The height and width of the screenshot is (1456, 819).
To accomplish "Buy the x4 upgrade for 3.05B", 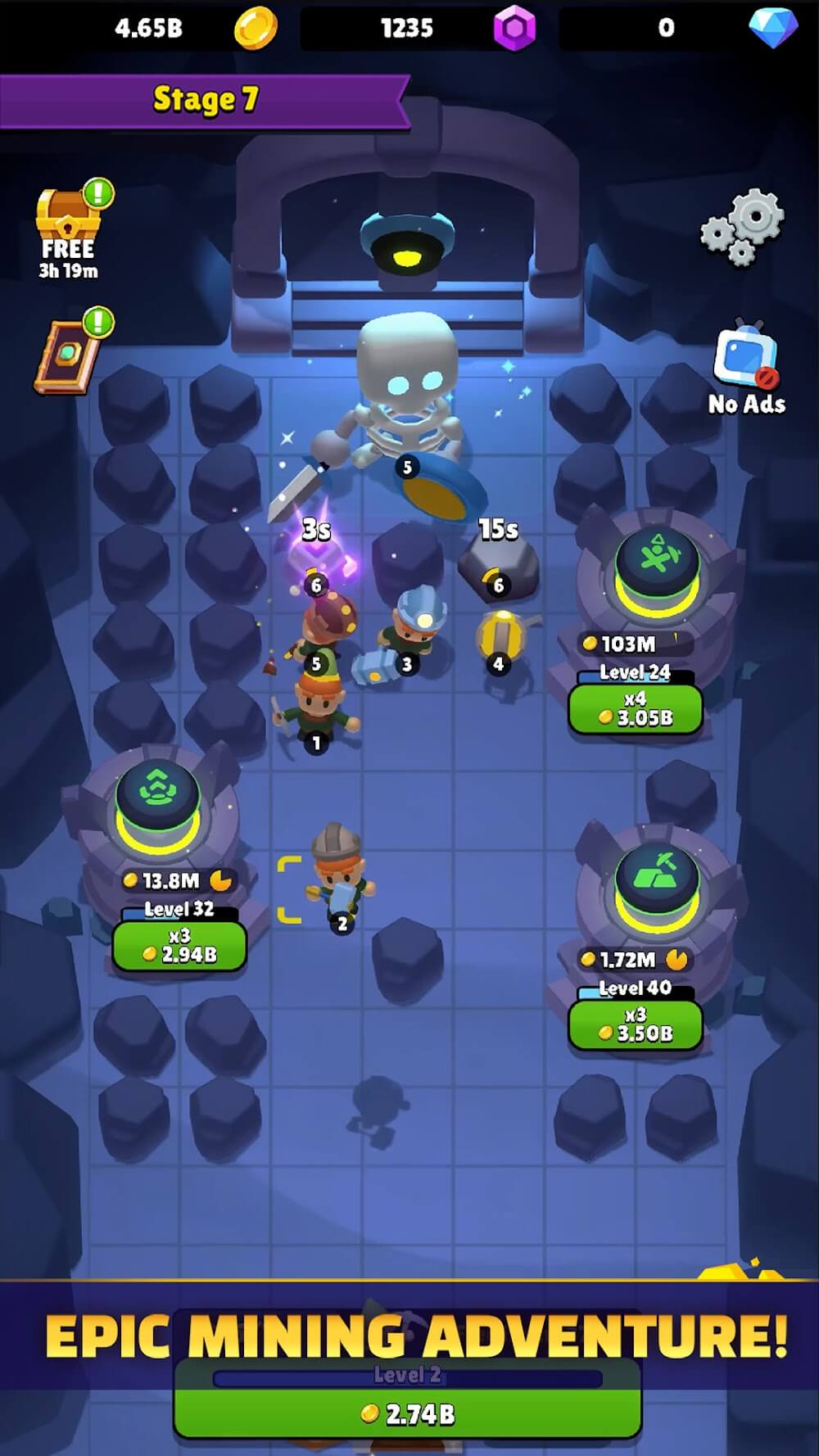I will 636,709.
